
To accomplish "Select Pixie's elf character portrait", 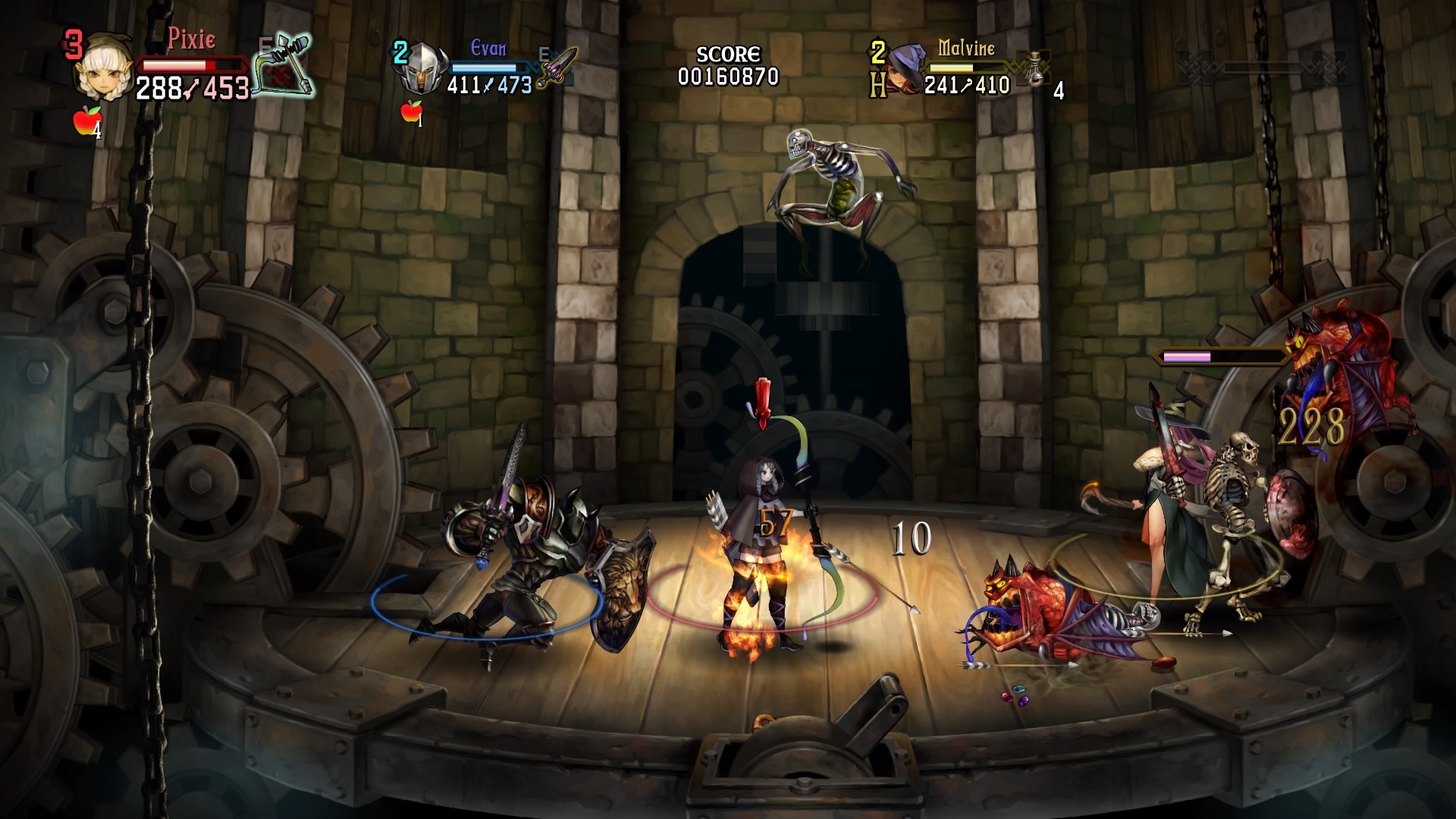I will (x=105, y=71).
